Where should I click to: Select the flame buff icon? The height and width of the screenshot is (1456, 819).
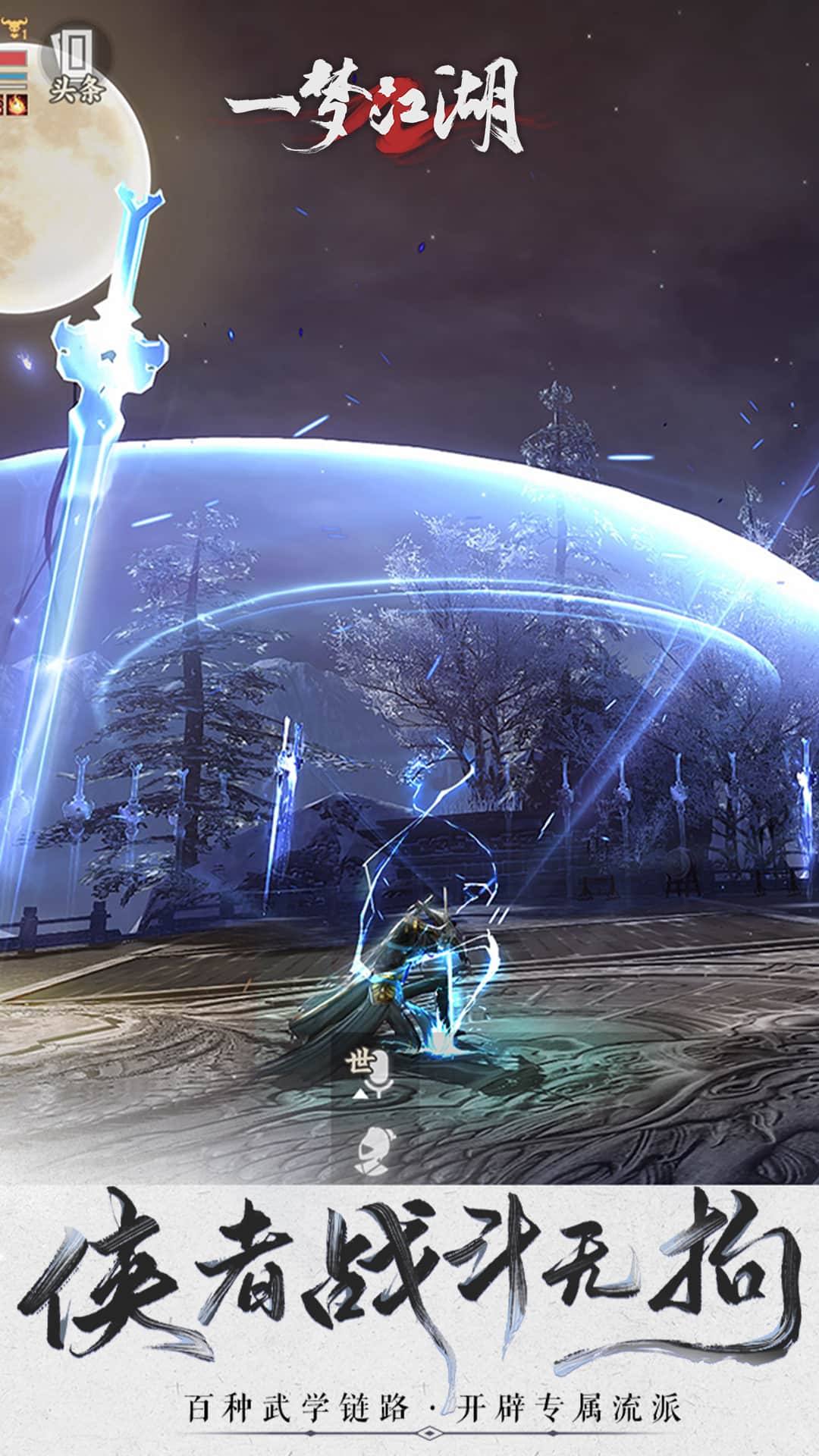[x=17, y=105]
